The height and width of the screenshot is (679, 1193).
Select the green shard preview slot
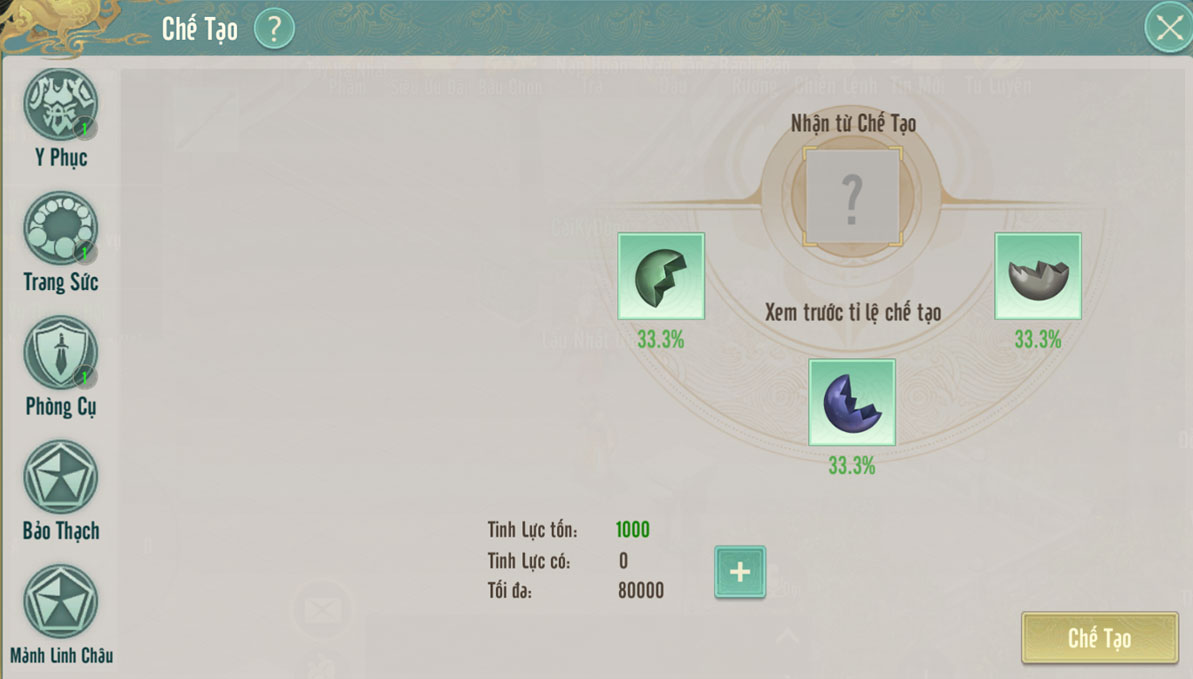pyautogui.click(x=661, y=276)
